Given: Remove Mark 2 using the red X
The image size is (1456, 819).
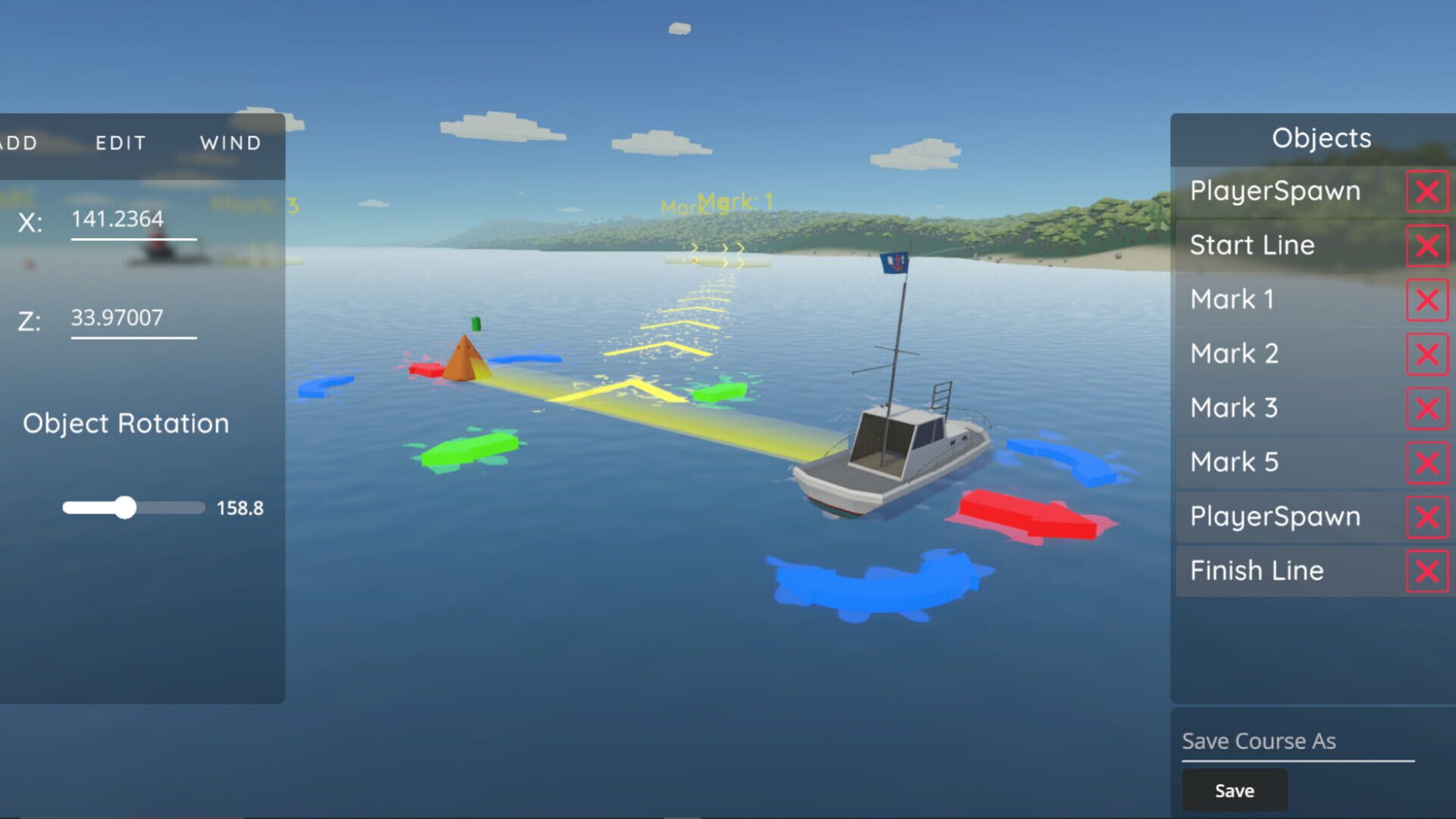Looking at the screenshot, I should tap(1426, 354).
